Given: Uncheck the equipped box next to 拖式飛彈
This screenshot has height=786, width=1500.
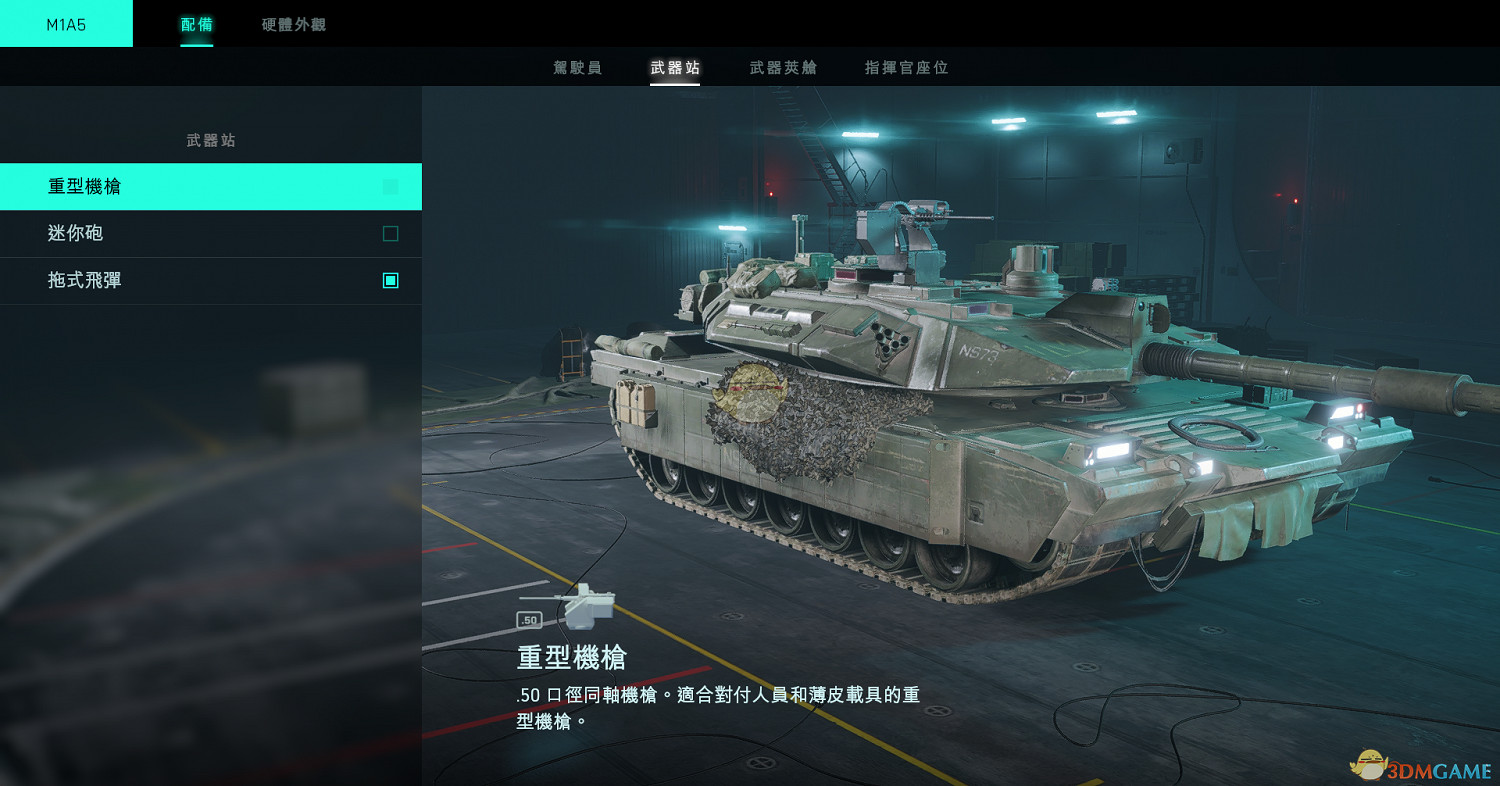Looking at the screenshot, I should point(390,280).
